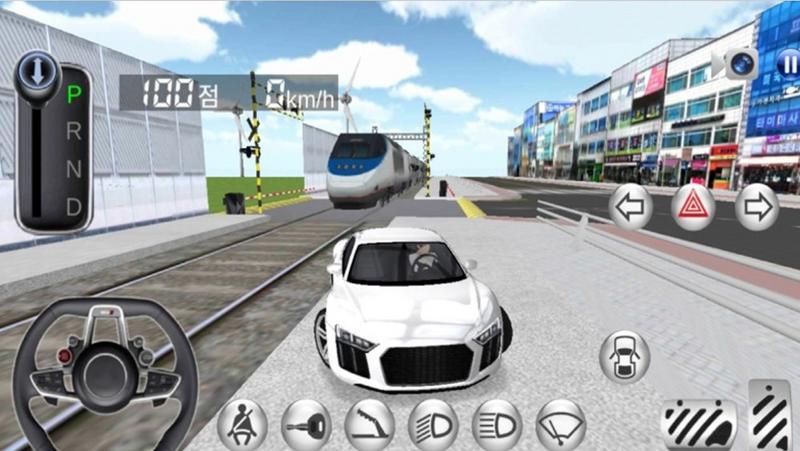Screen dimensions: 800x451
Task: Shift the gear to D
Action: click(73, 206)
